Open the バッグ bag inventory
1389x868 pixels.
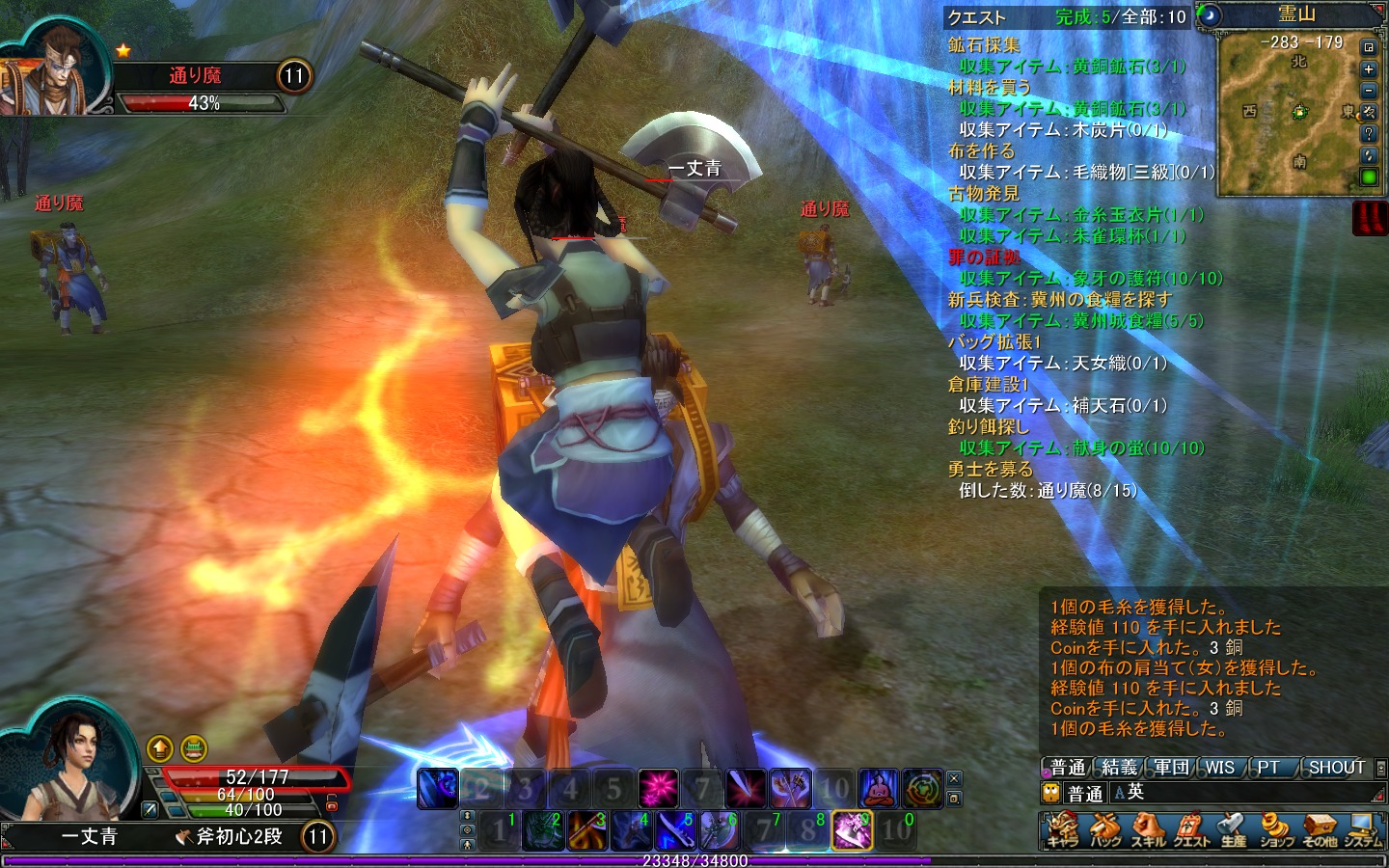[1105, 829]
